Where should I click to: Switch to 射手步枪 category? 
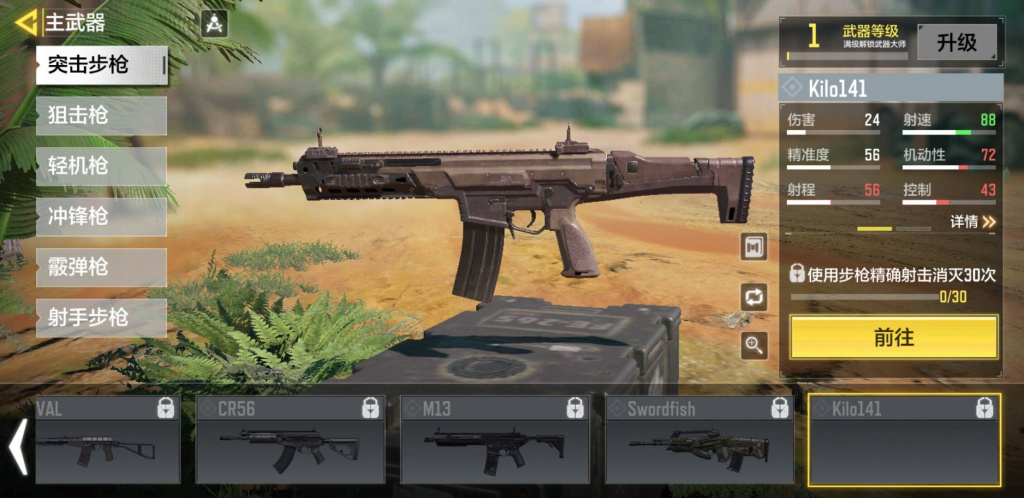(x=100, y=318)
